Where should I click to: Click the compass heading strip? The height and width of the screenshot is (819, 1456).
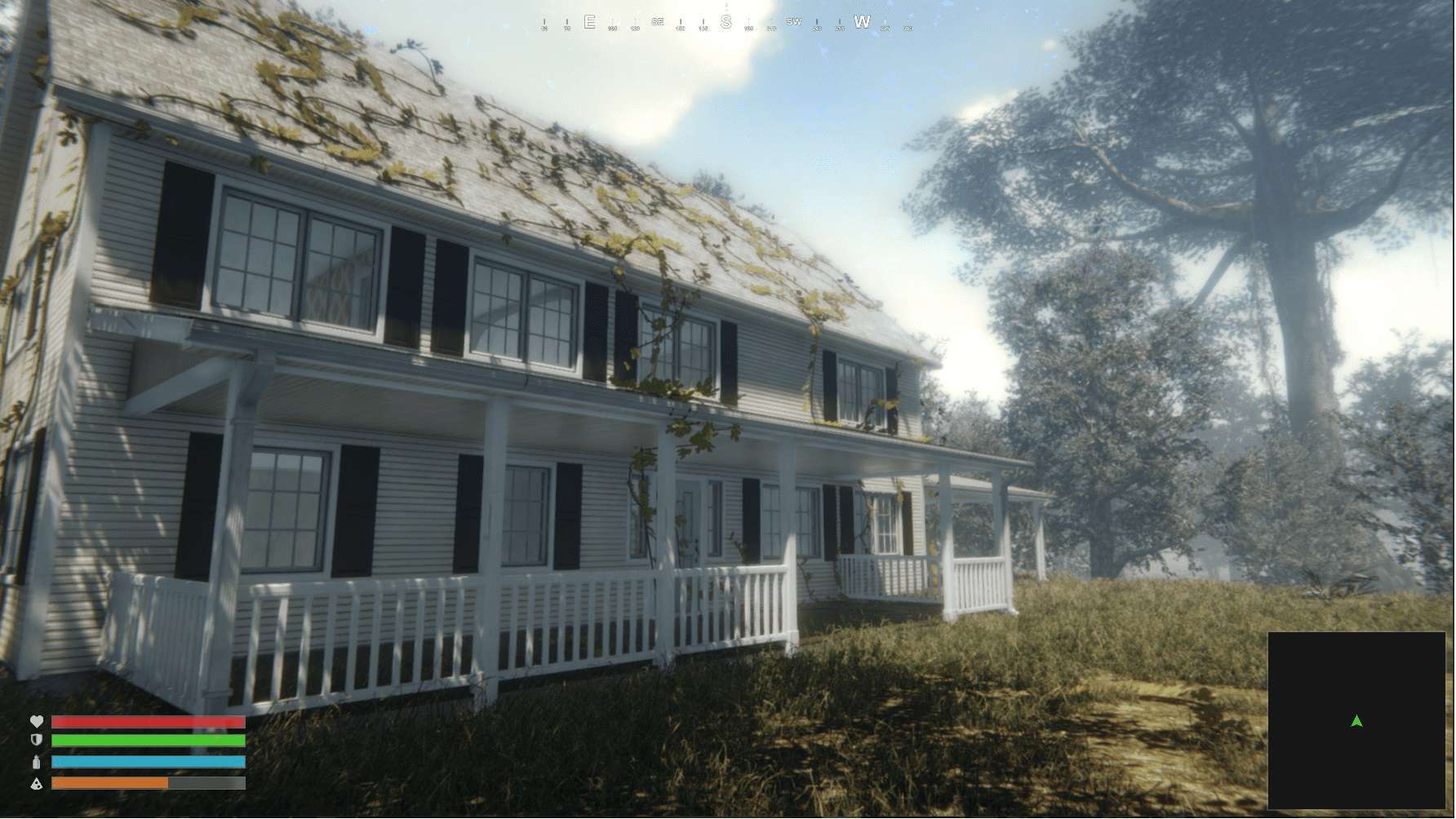tap(726, 23)
